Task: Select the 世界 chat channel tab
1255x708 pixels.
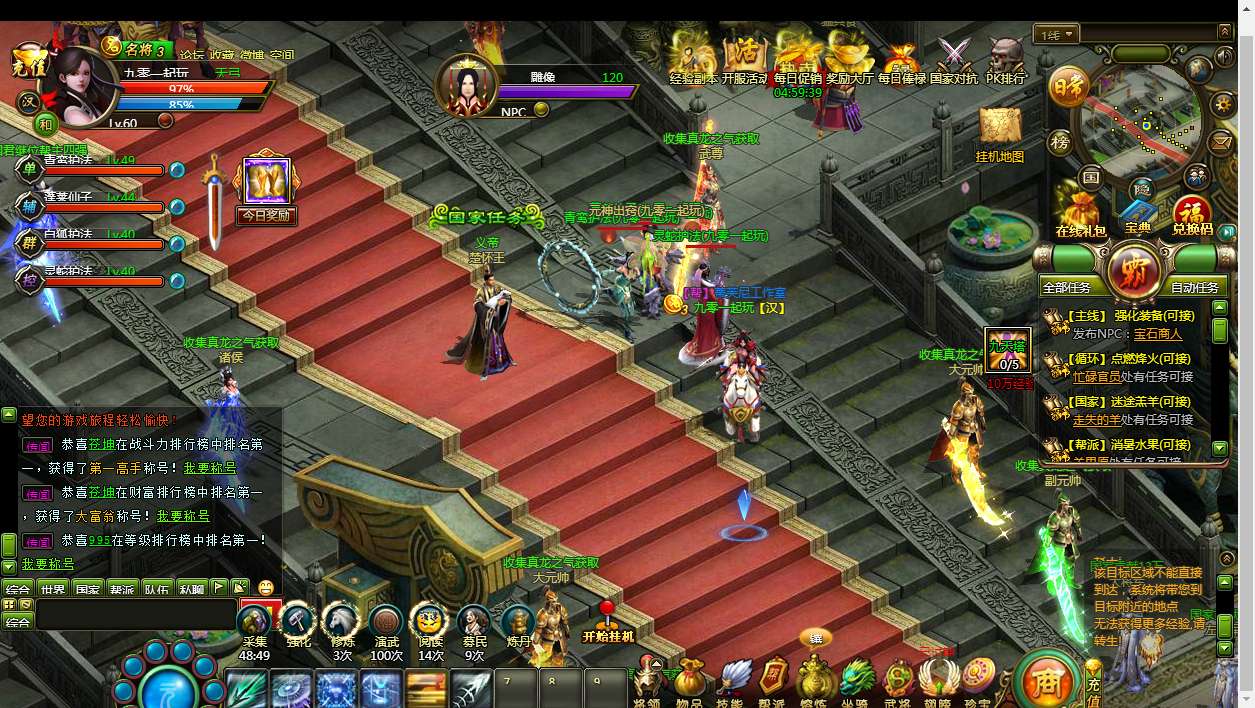Action: 53,589
